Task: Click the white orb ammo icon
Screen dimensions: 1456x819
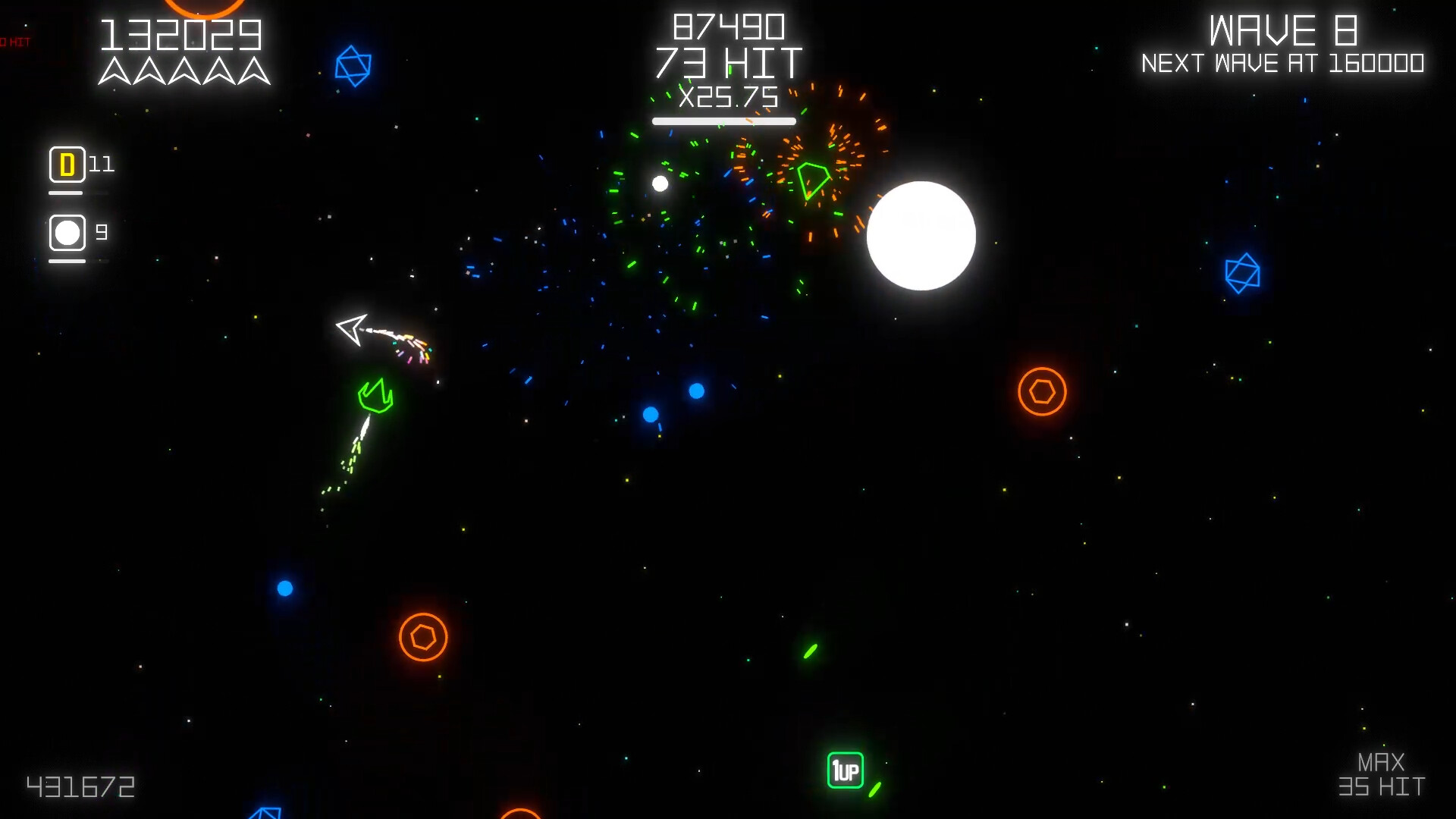Action: click(x=67, y=232)
